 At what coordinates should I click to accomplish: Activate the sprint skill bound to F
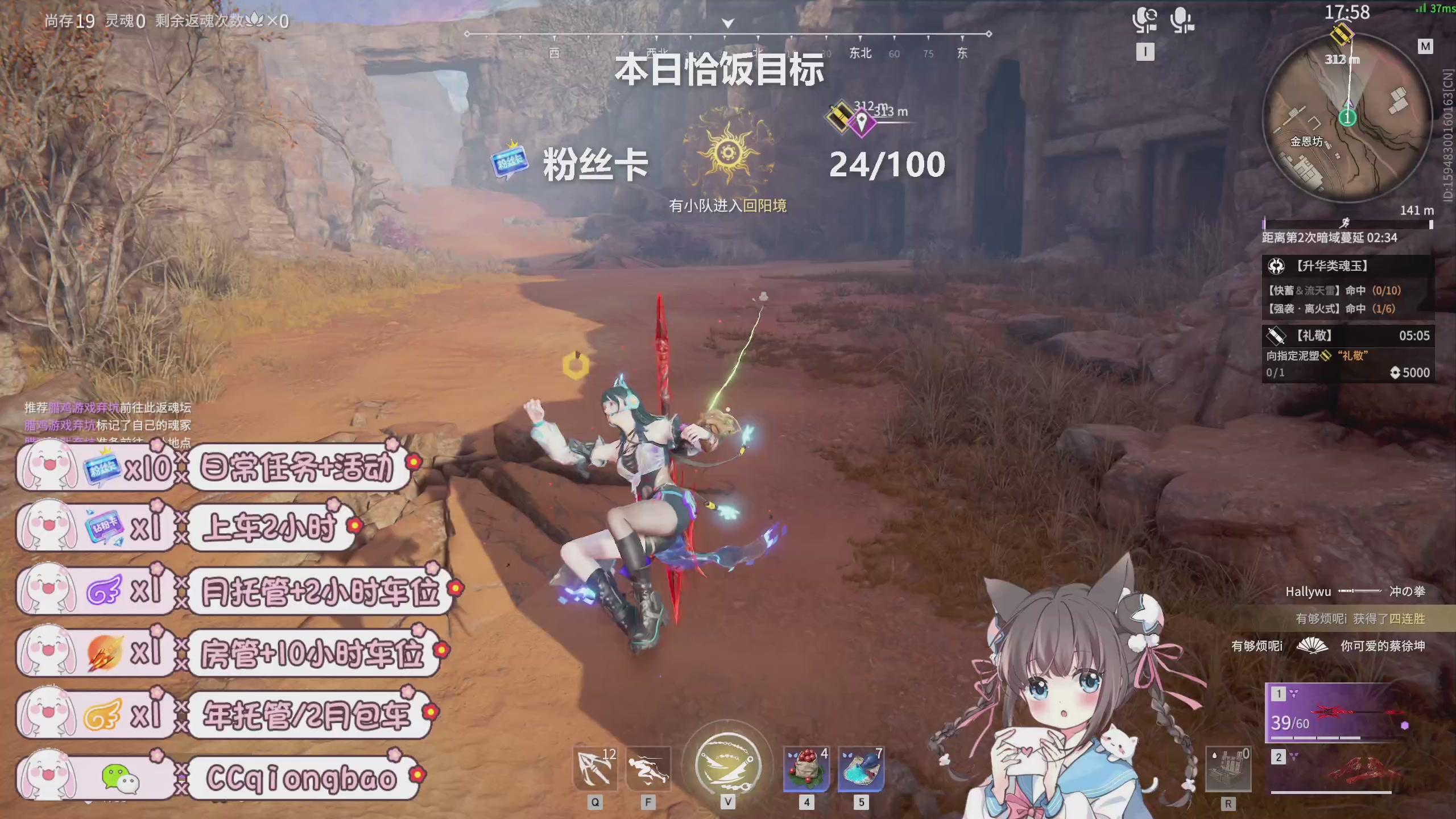(x=648, y=769)
